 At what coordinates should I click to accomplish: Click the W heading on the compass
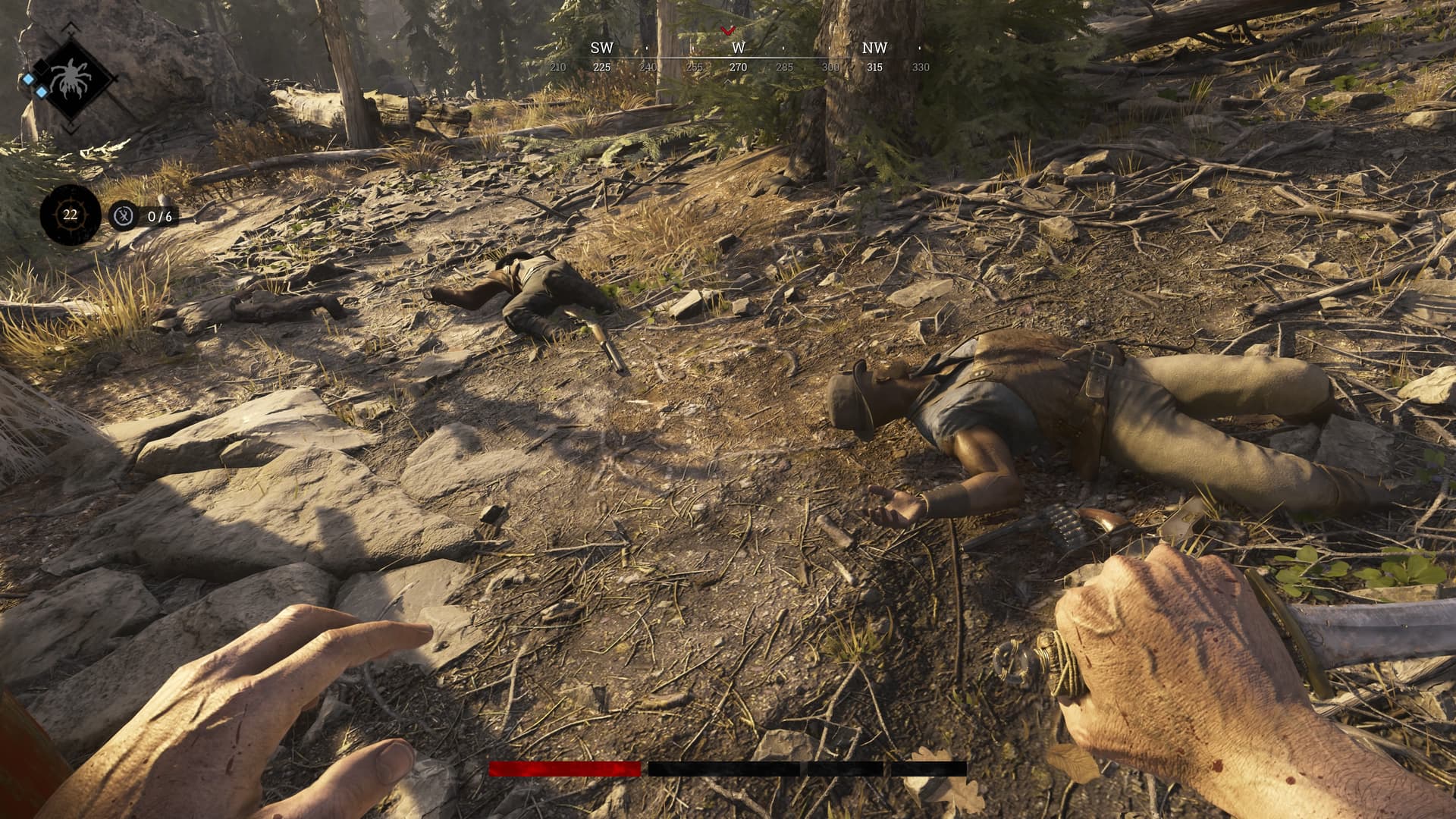(738, 48)
